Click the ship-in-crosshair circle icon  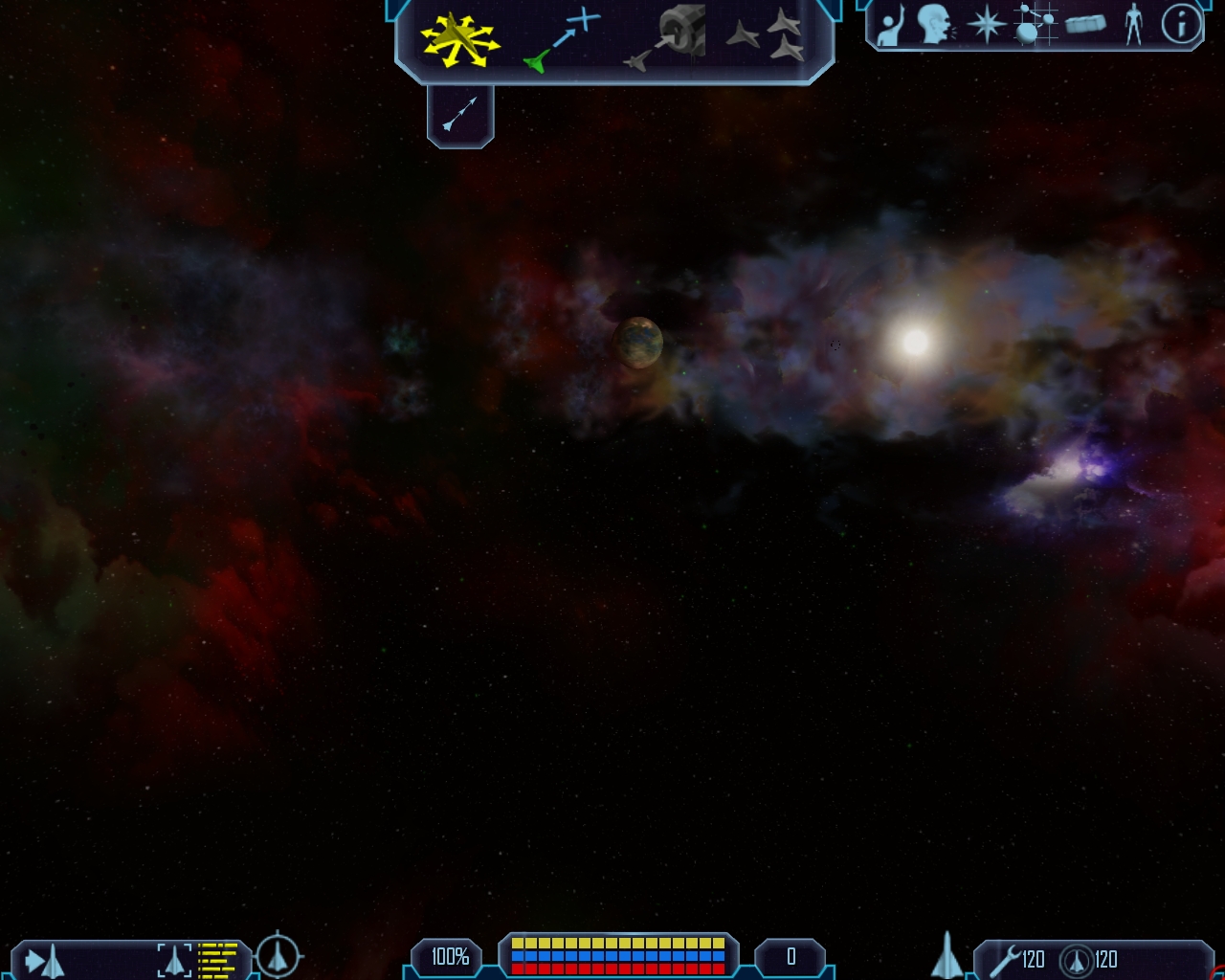(x=278, y=954)
